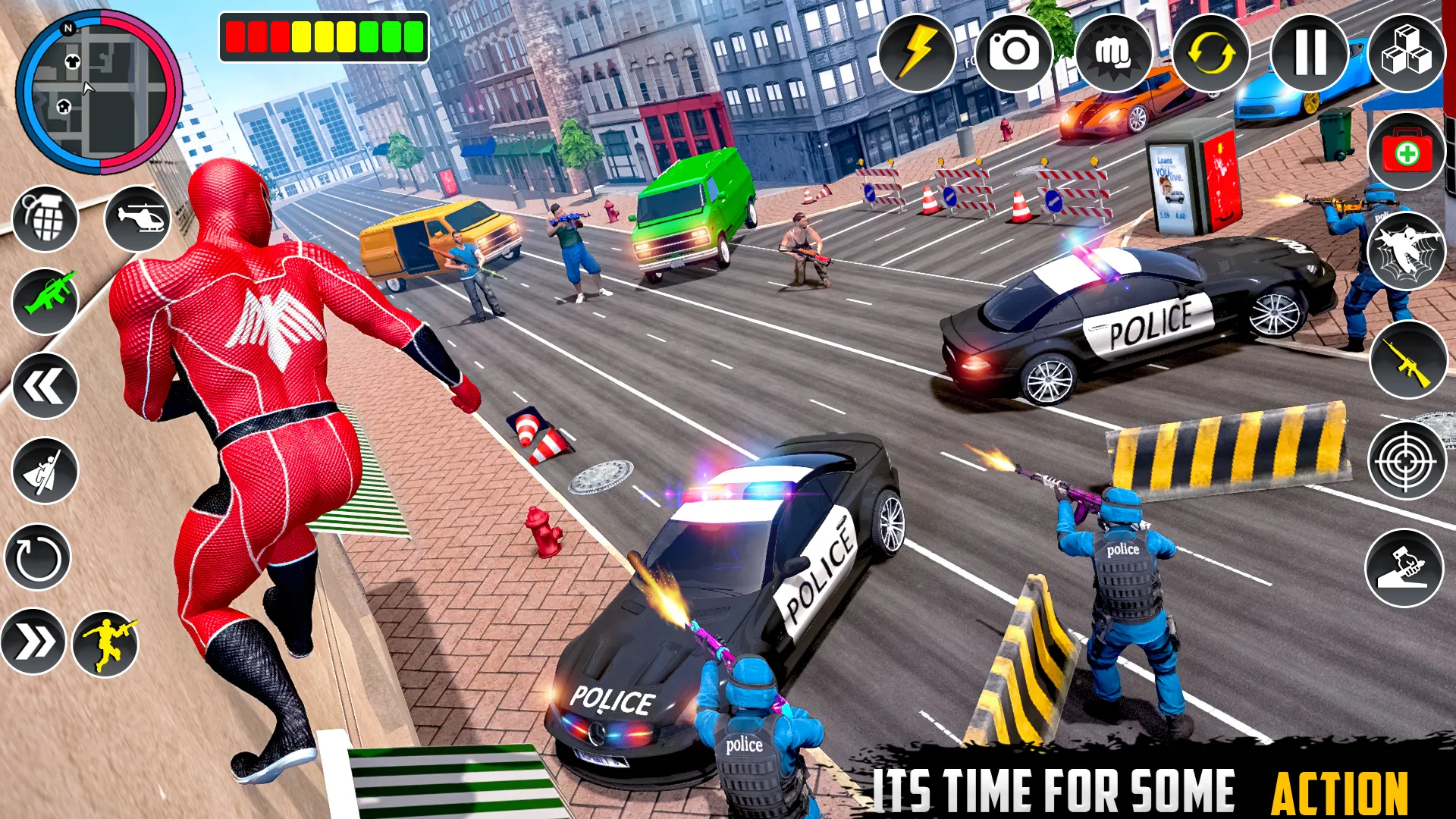The height and width of the screenshot is (819, 1456).
Task: Pick up the health medkit
Action: coord(1407,152)
